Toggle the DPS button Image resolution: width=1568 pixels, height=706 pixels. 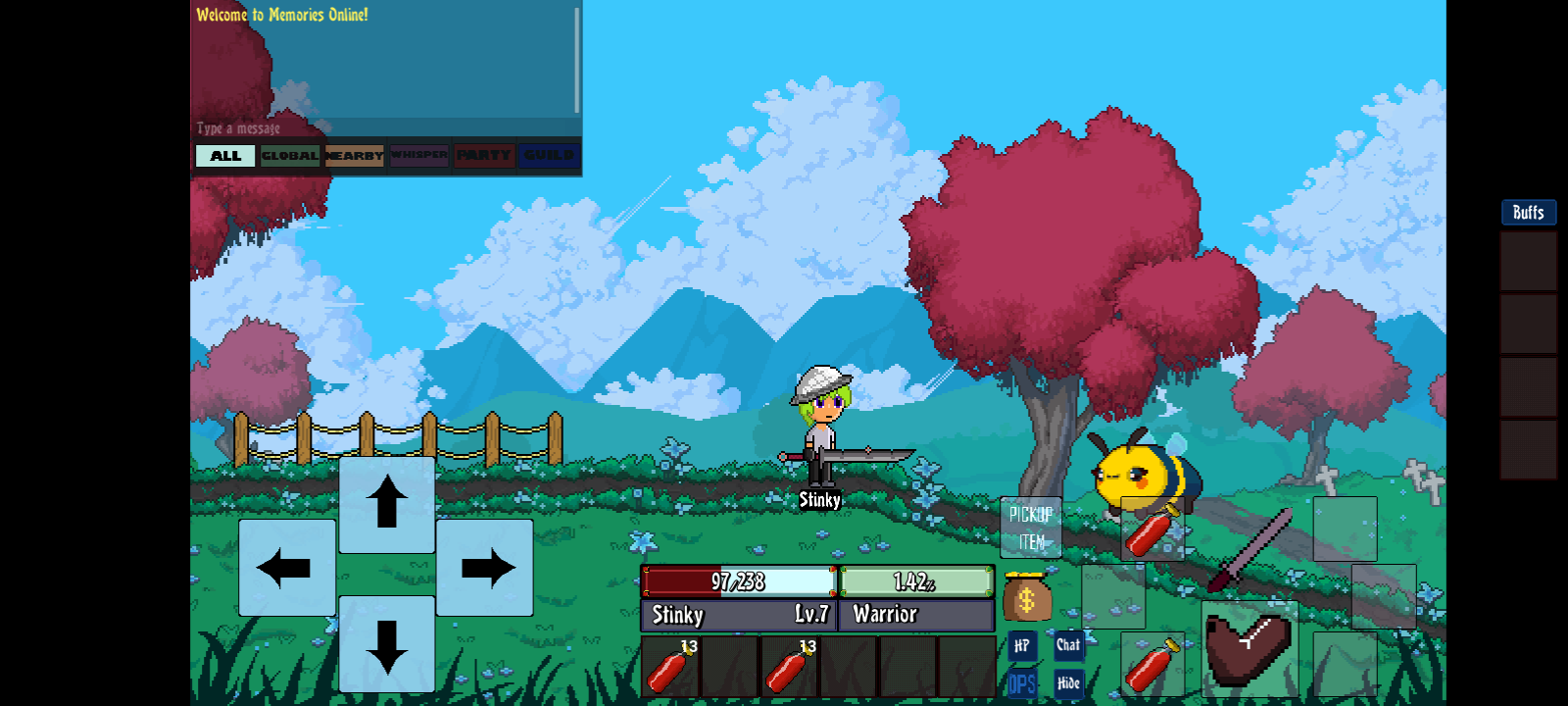click(1021, 682)
